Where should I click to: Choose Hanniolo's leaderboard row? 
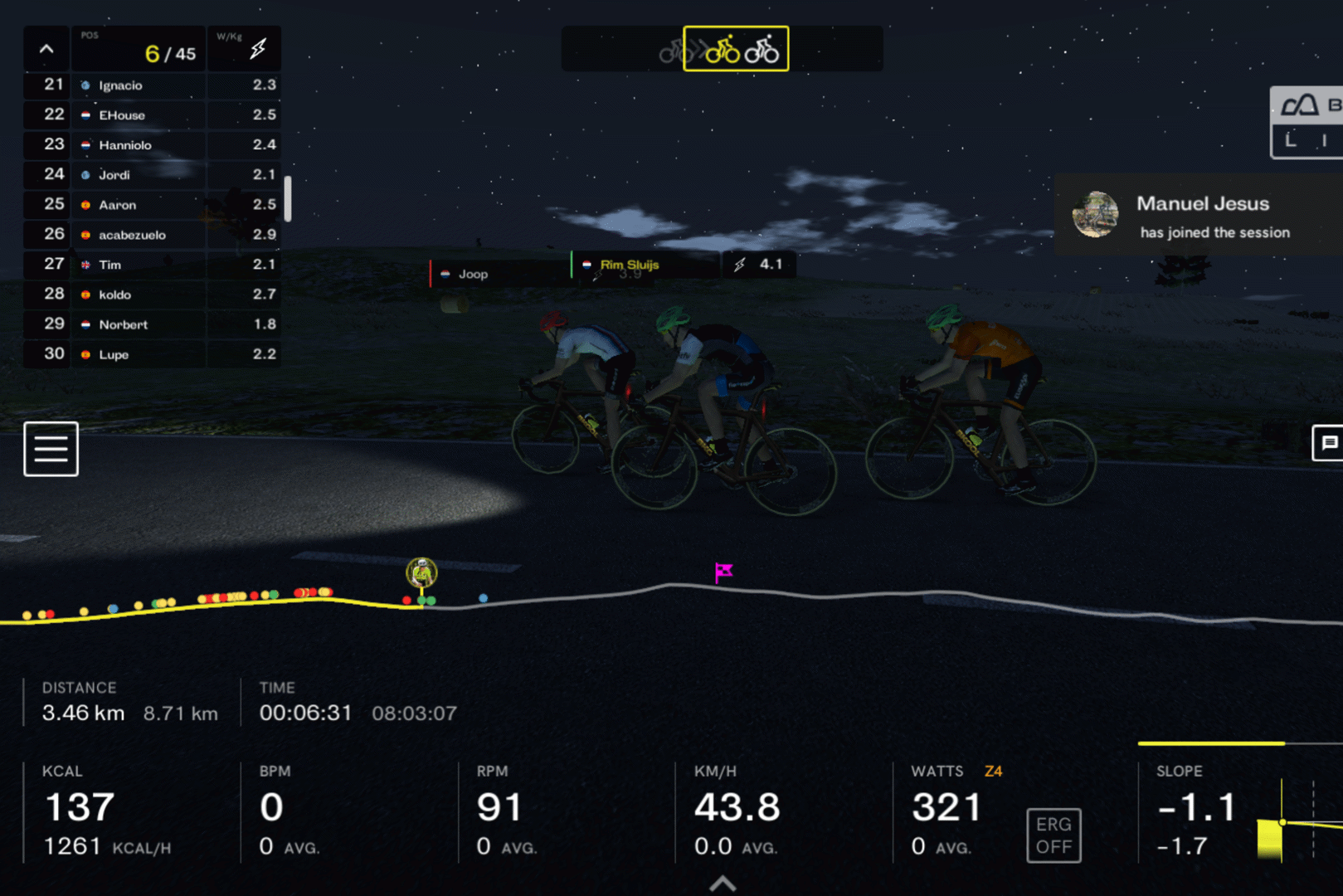coord(125,145)
